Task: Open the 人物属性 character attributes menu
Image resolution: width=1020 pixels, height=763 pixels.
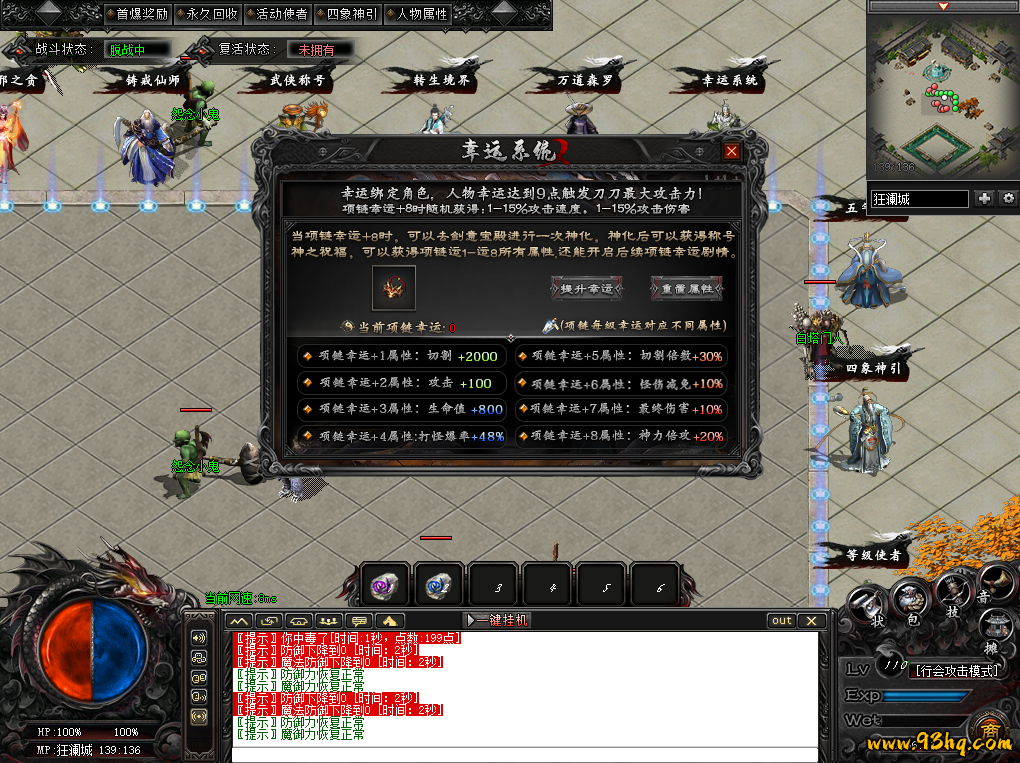Action: click(421, 14)
